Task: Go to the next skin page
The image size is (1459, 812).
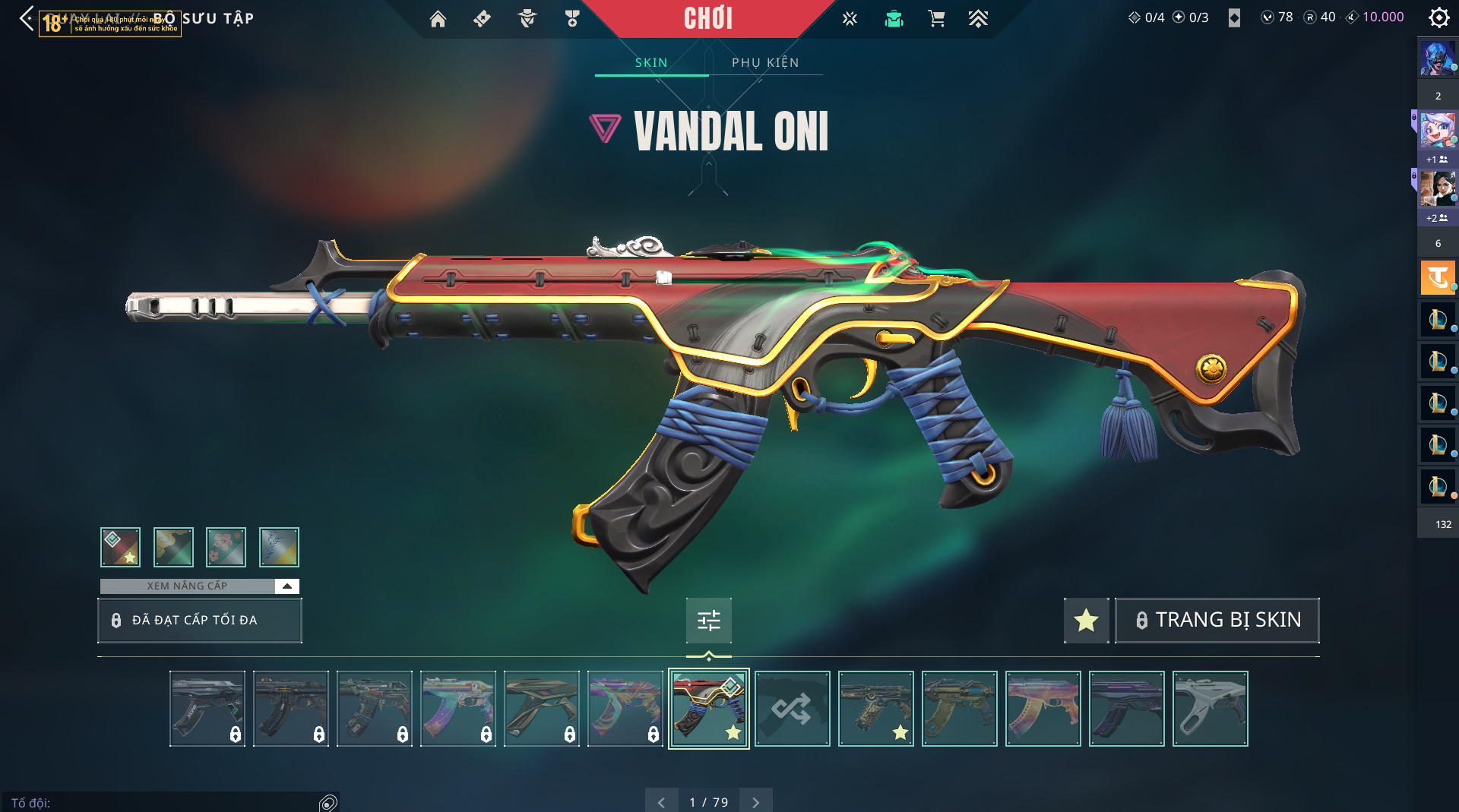Action: (x=755, y=802)
